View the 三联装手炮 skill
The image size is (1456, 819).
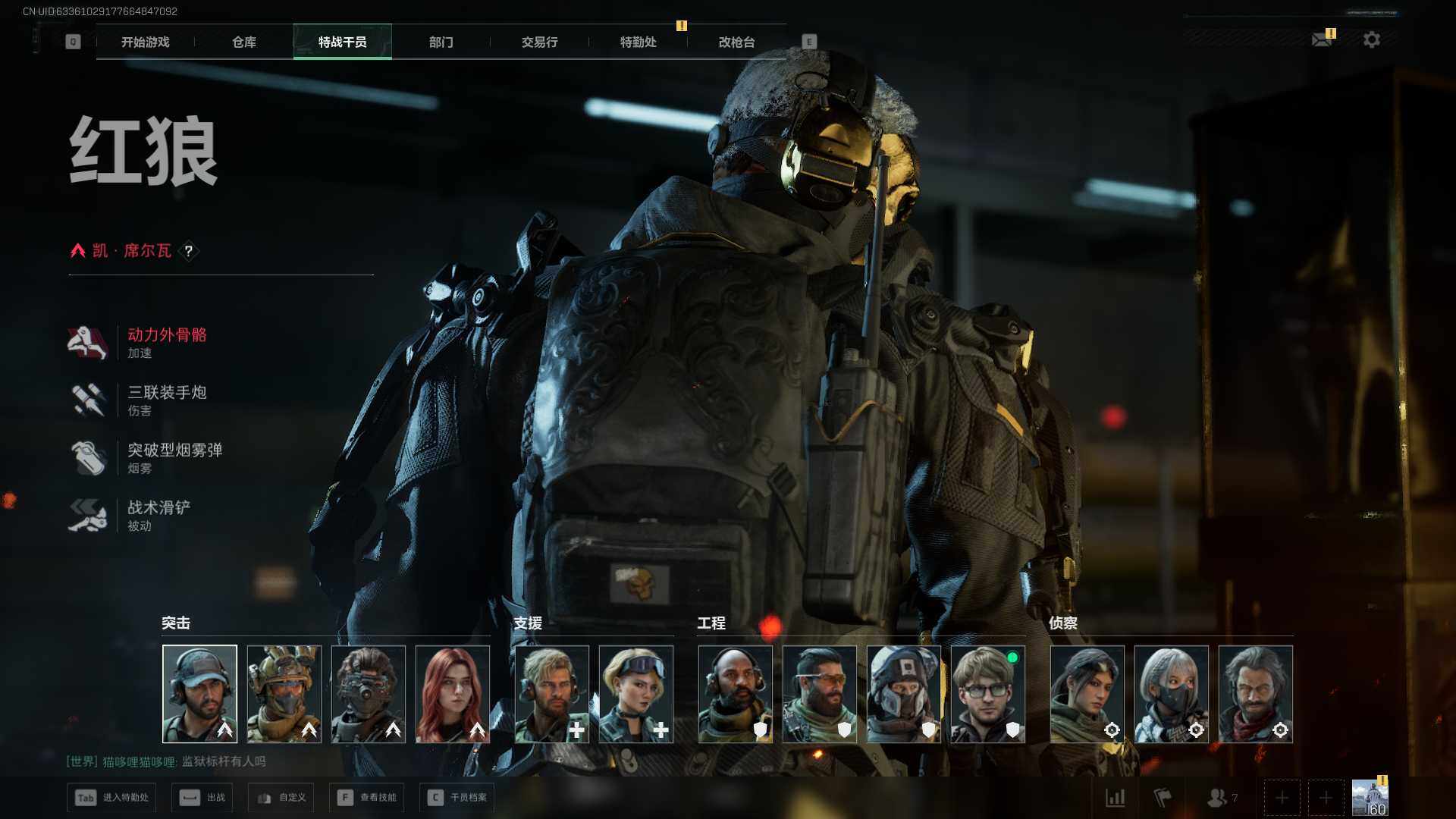pos(167,400)
